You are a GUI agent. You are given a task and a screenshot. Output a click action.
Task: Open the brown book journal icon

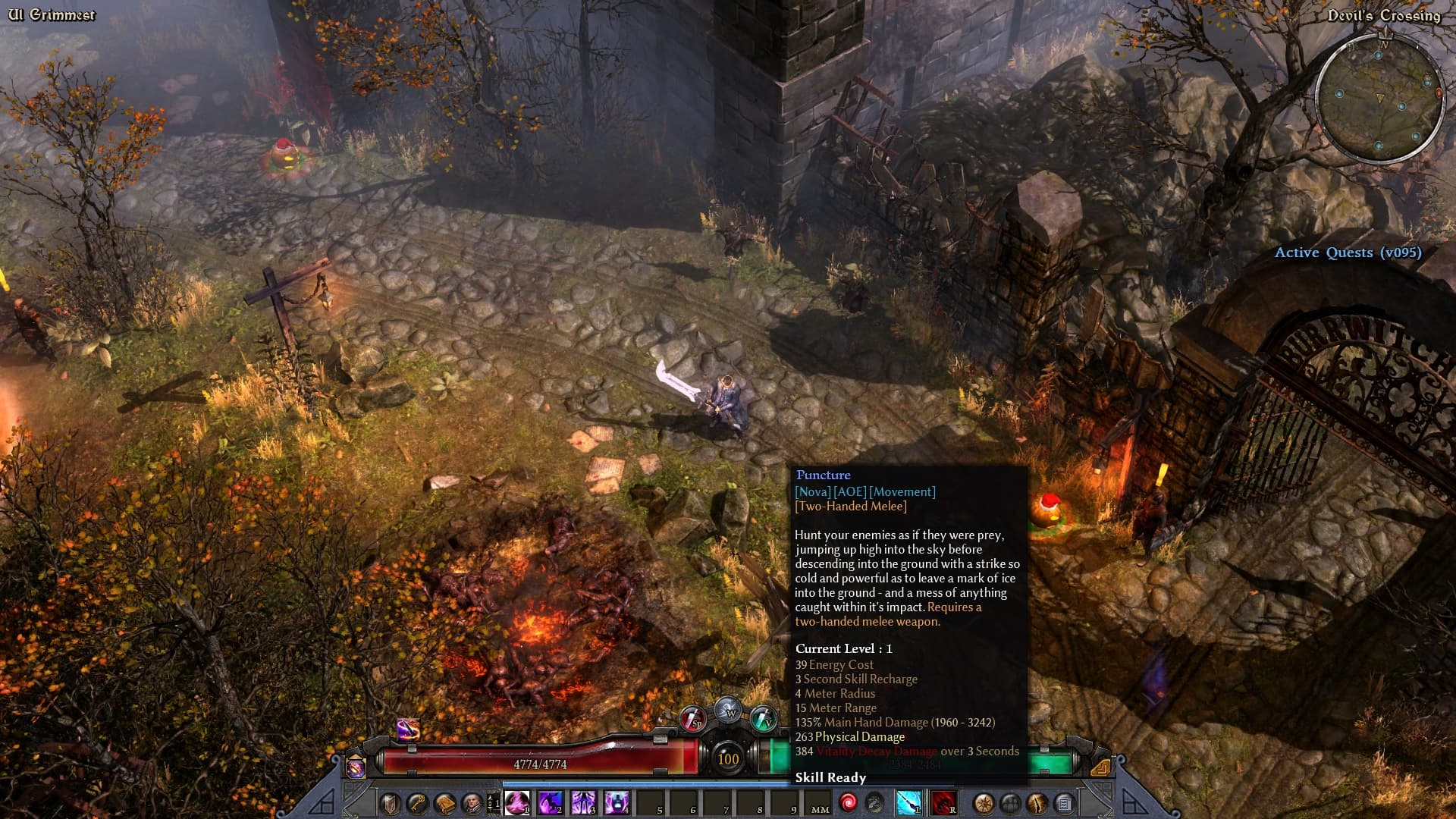(444, 803)
